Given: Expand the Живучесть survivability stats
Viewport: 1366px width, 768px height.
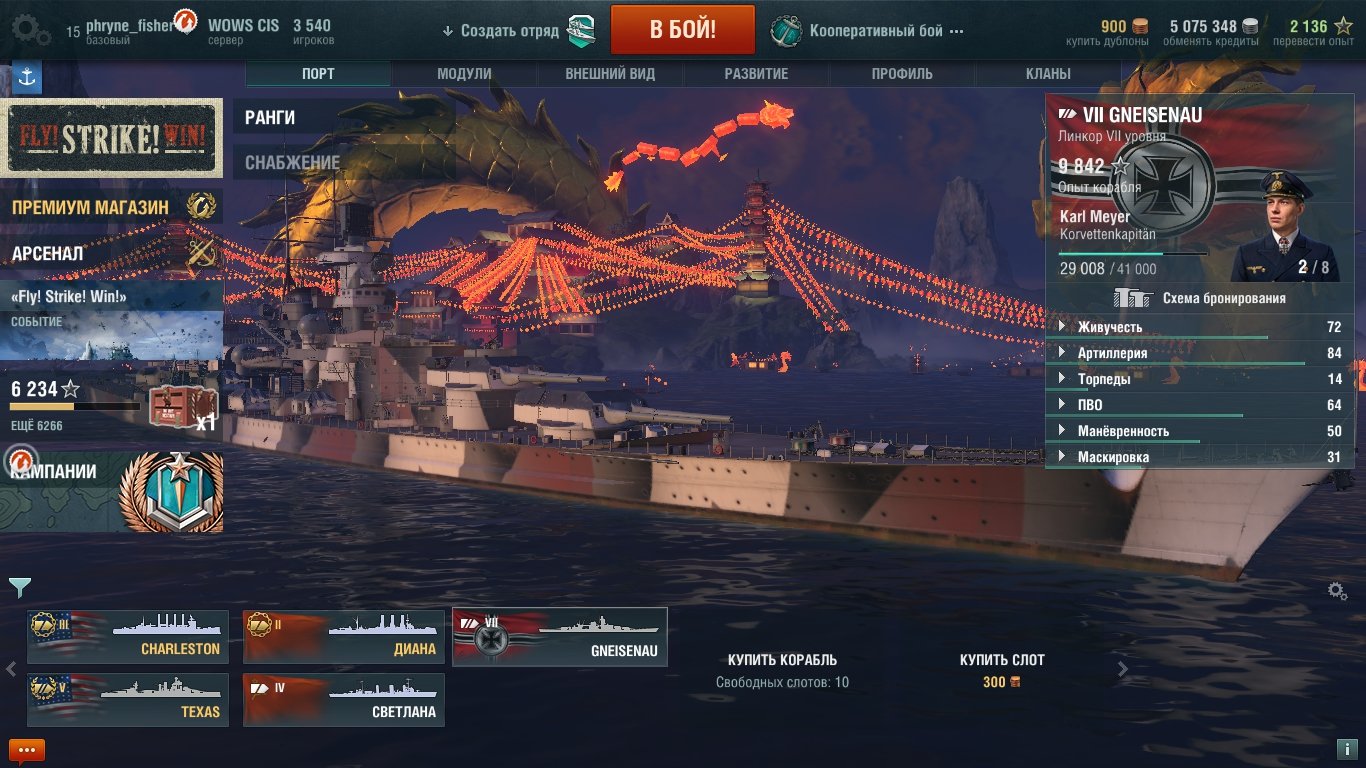Looking at the screenshot, I should [x=1110, y=327].
